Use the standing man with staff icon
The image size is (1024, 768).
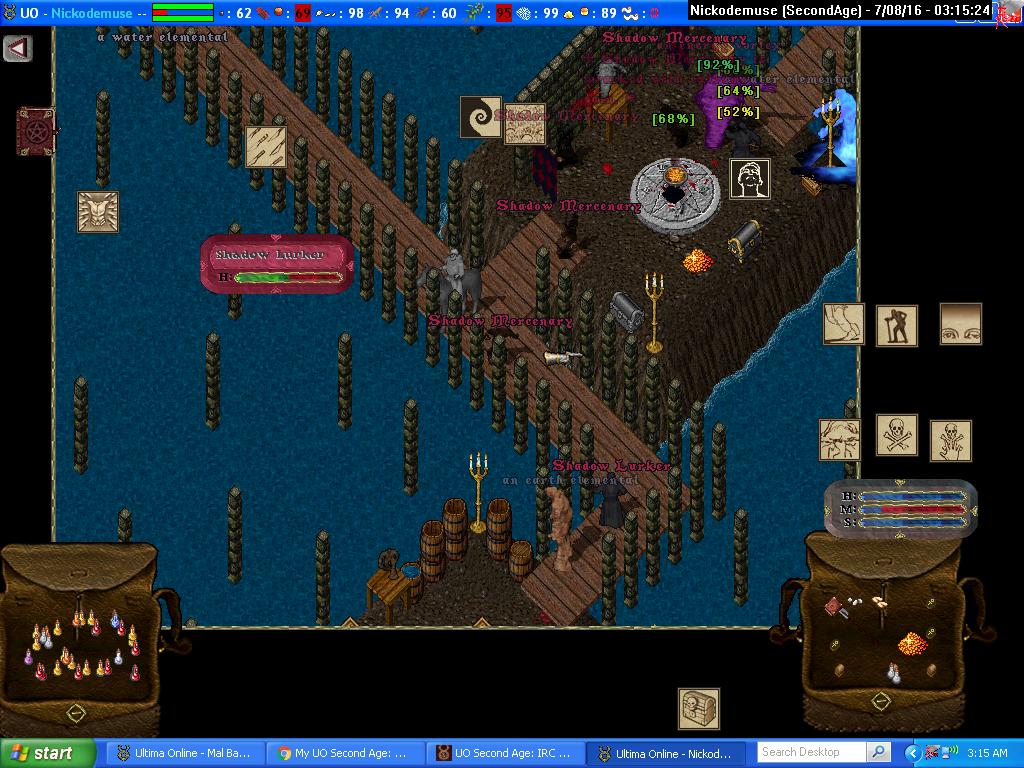coord(897,326)
